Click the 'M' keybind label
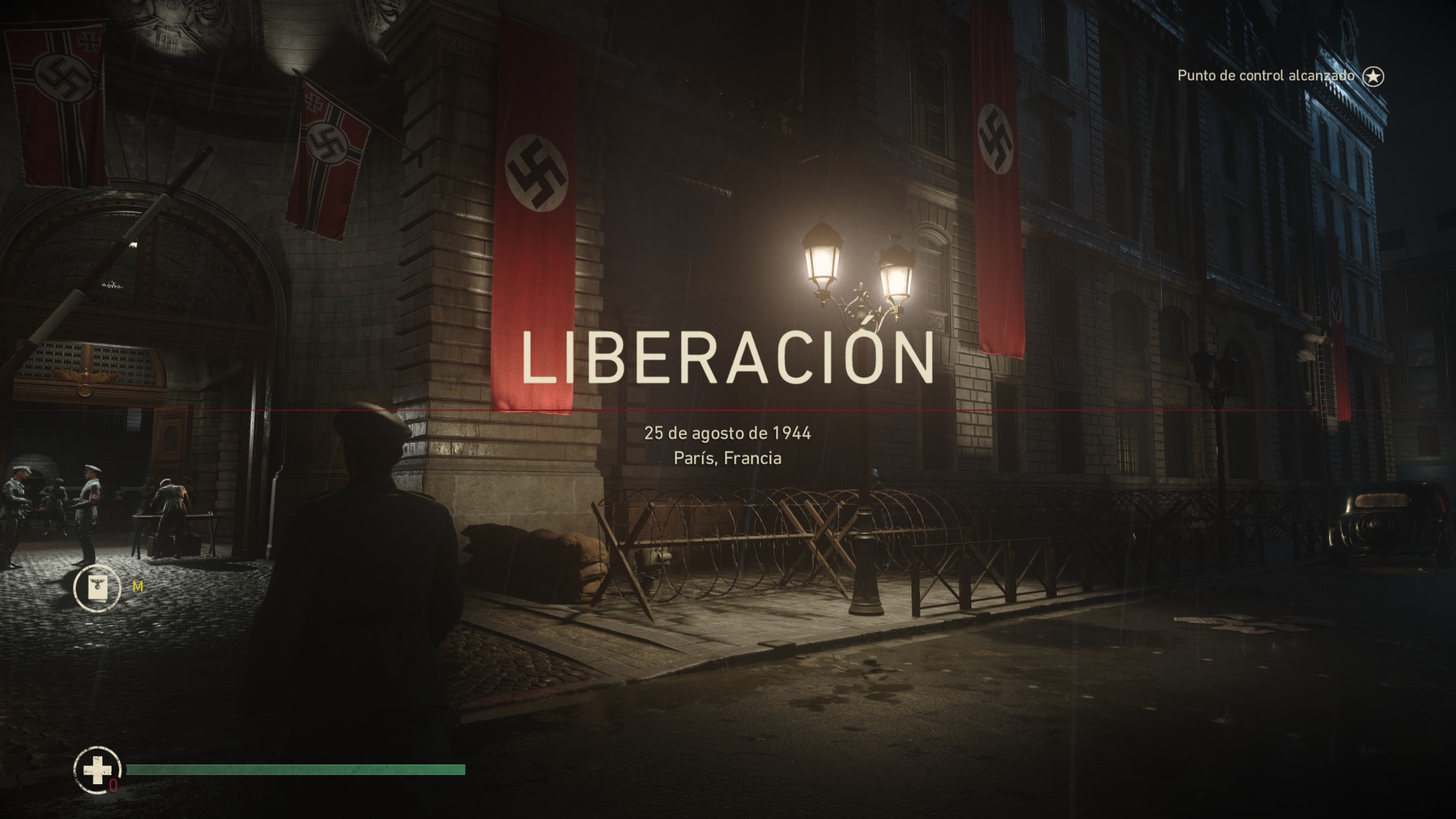1456x819 pixels. 136,588
